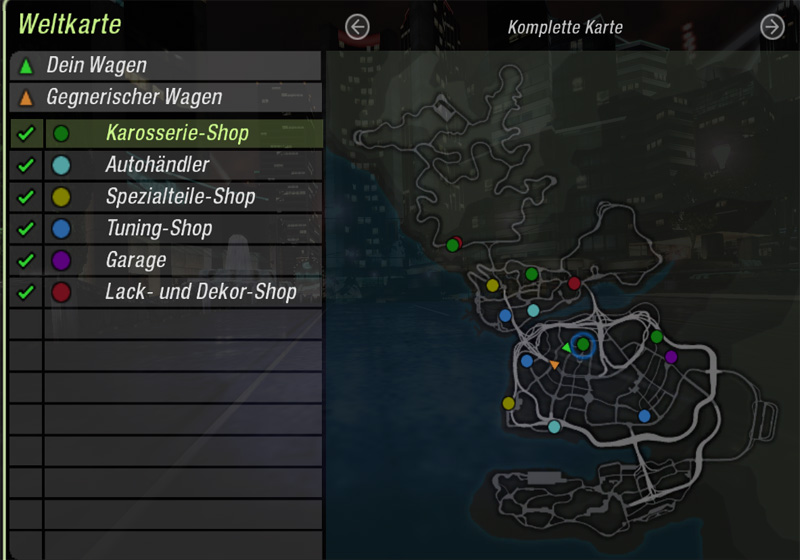The height and width of the screenshot is (560, 800).
Task: Click the green player car triangle marker
Action: pos(566,347)
